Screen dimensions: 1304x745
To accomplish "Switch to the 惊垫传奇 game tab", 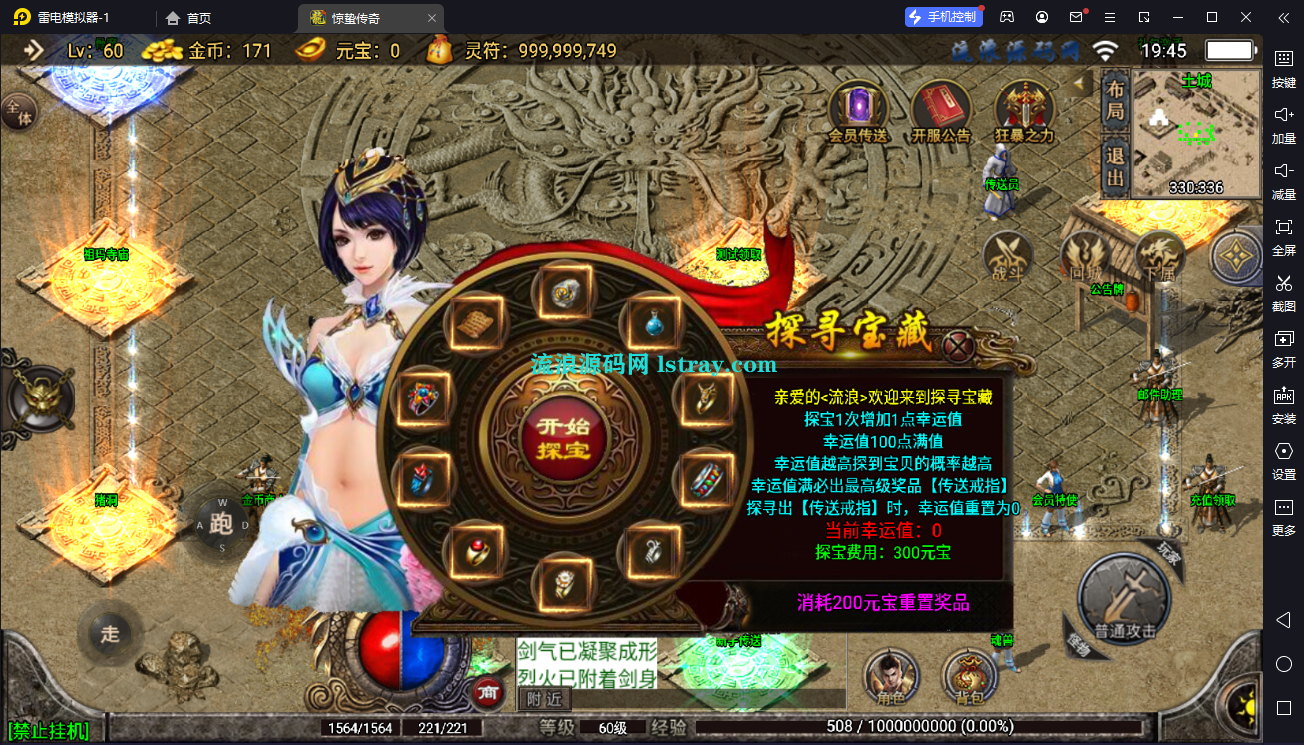I will pos(357,17).
